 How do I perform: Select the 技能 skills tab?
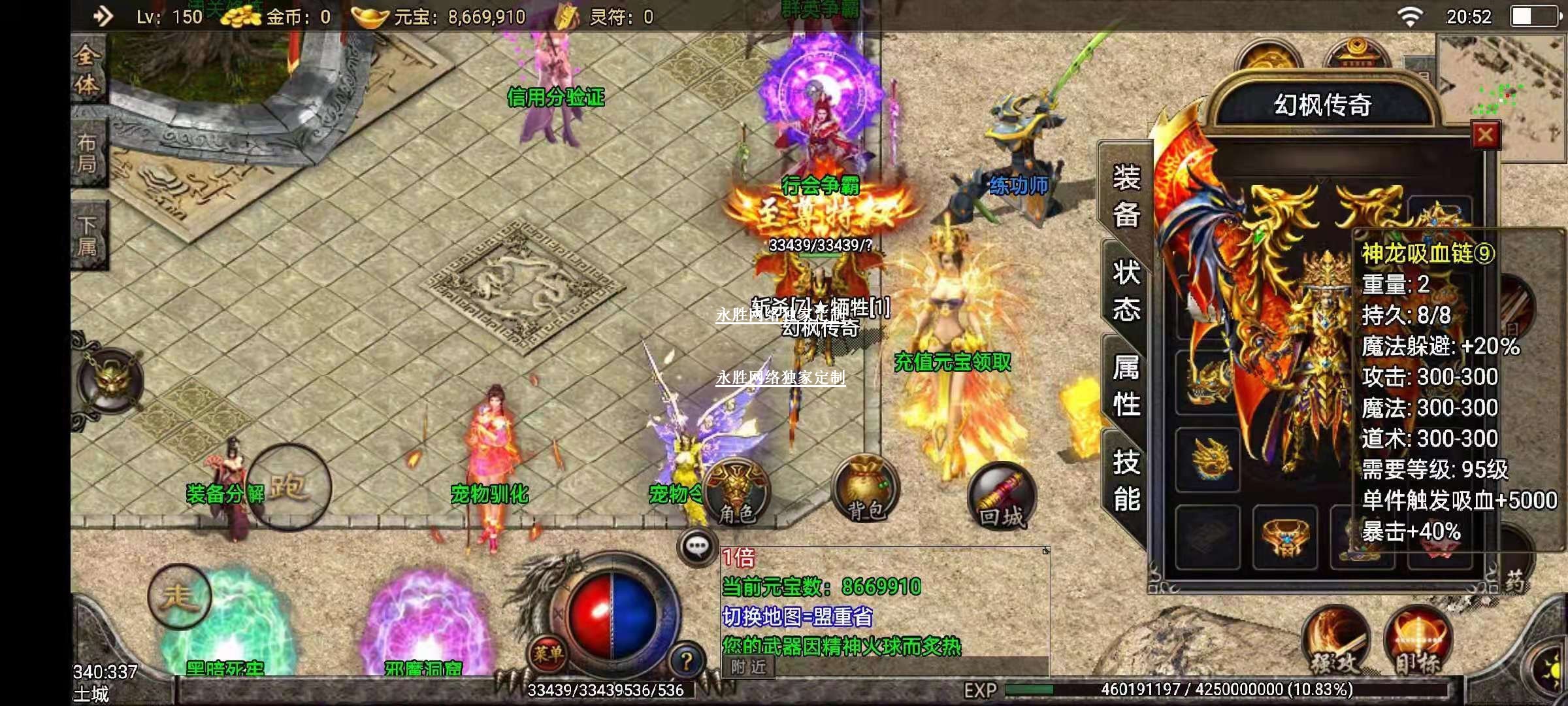coord(1126,480)
